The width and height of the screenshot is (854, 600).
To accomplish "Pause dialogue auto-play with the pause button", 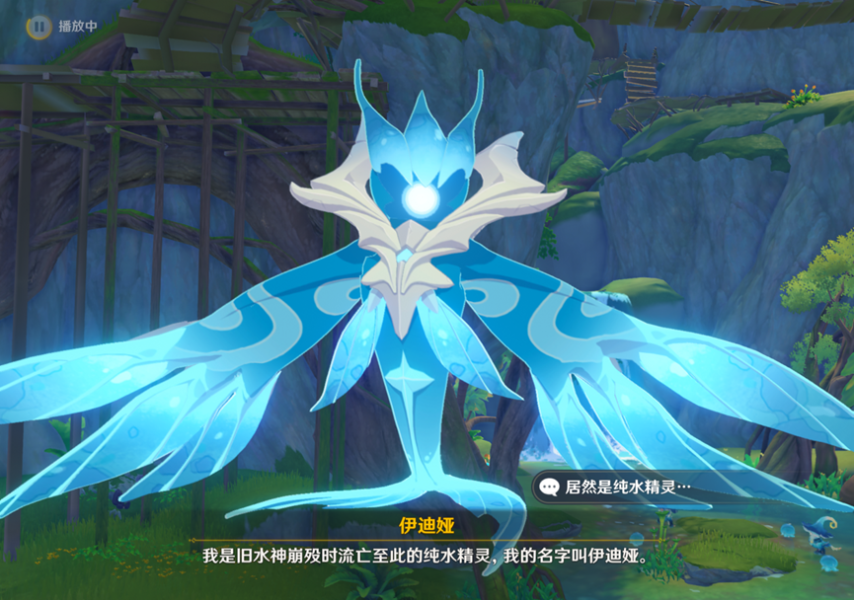I will point(38,27).
